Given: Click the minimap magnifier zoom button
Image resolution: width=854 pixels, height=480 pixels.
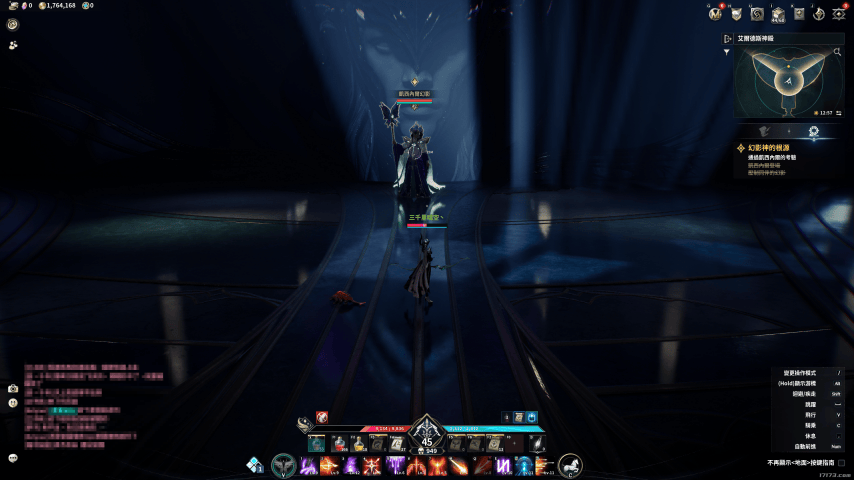Looking at the screenshot, I should 839,51.
